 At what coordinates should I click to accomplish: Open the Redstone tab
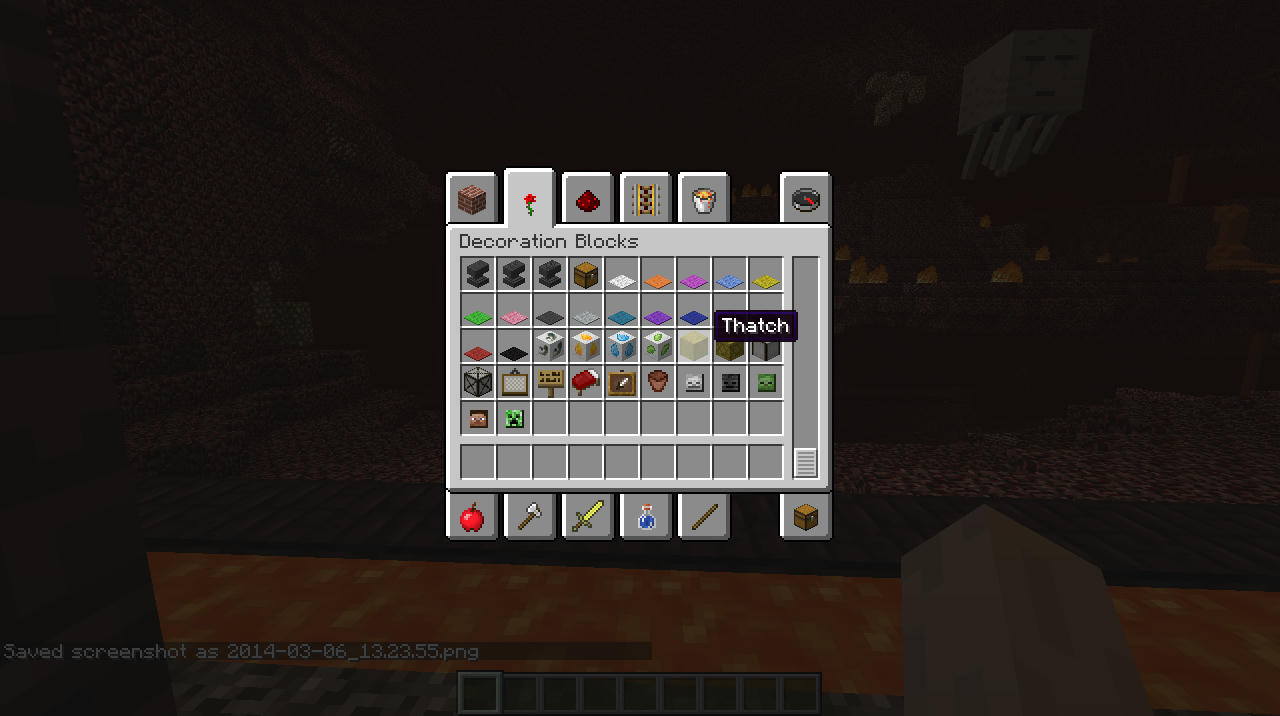(588, 200)
